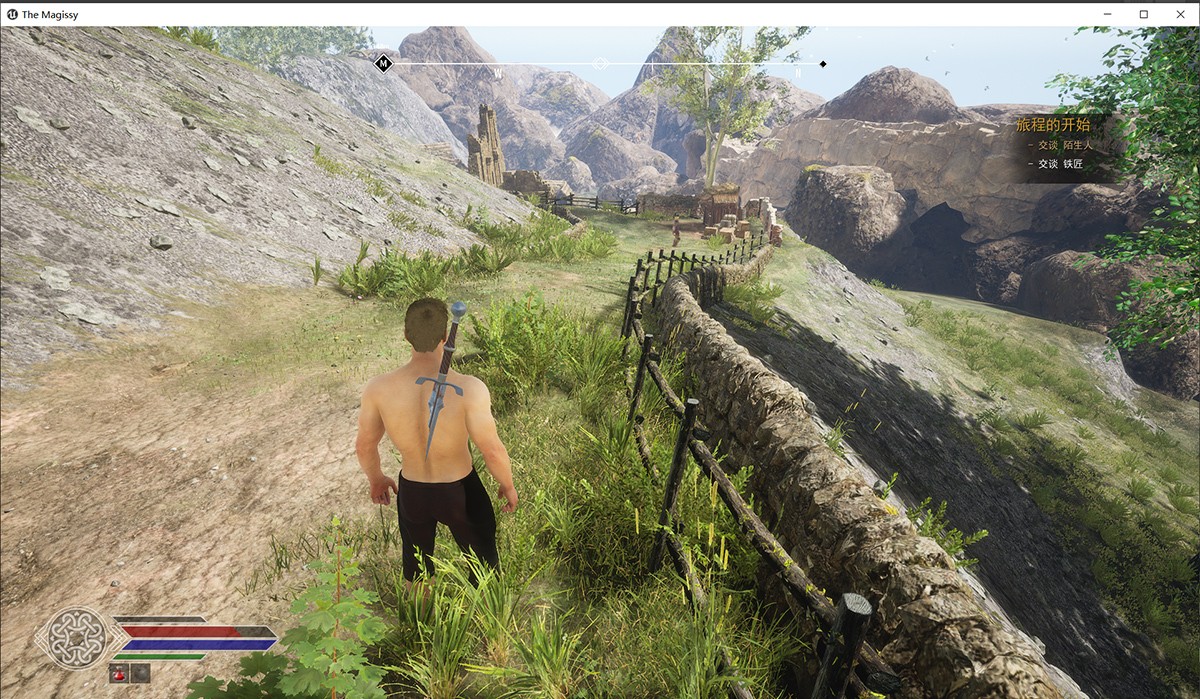
Task: Close the game window
Action: (x=1177, y=14)
